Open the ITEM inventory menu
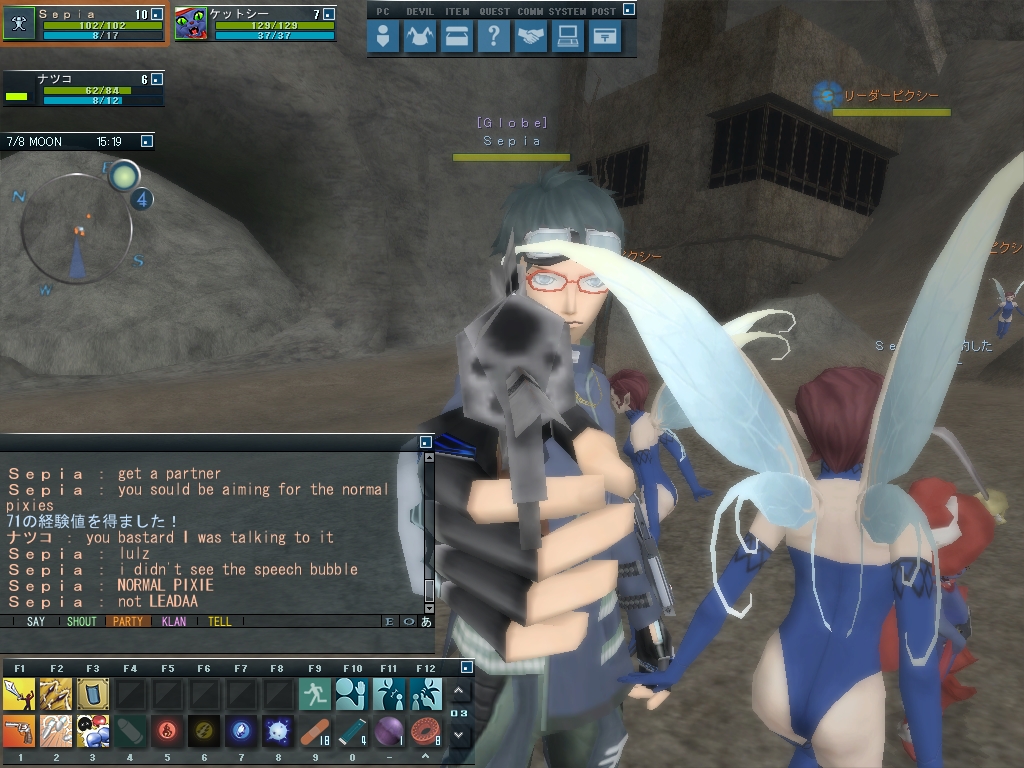The width and height of the screenshot is (1024, 768). 457,37
